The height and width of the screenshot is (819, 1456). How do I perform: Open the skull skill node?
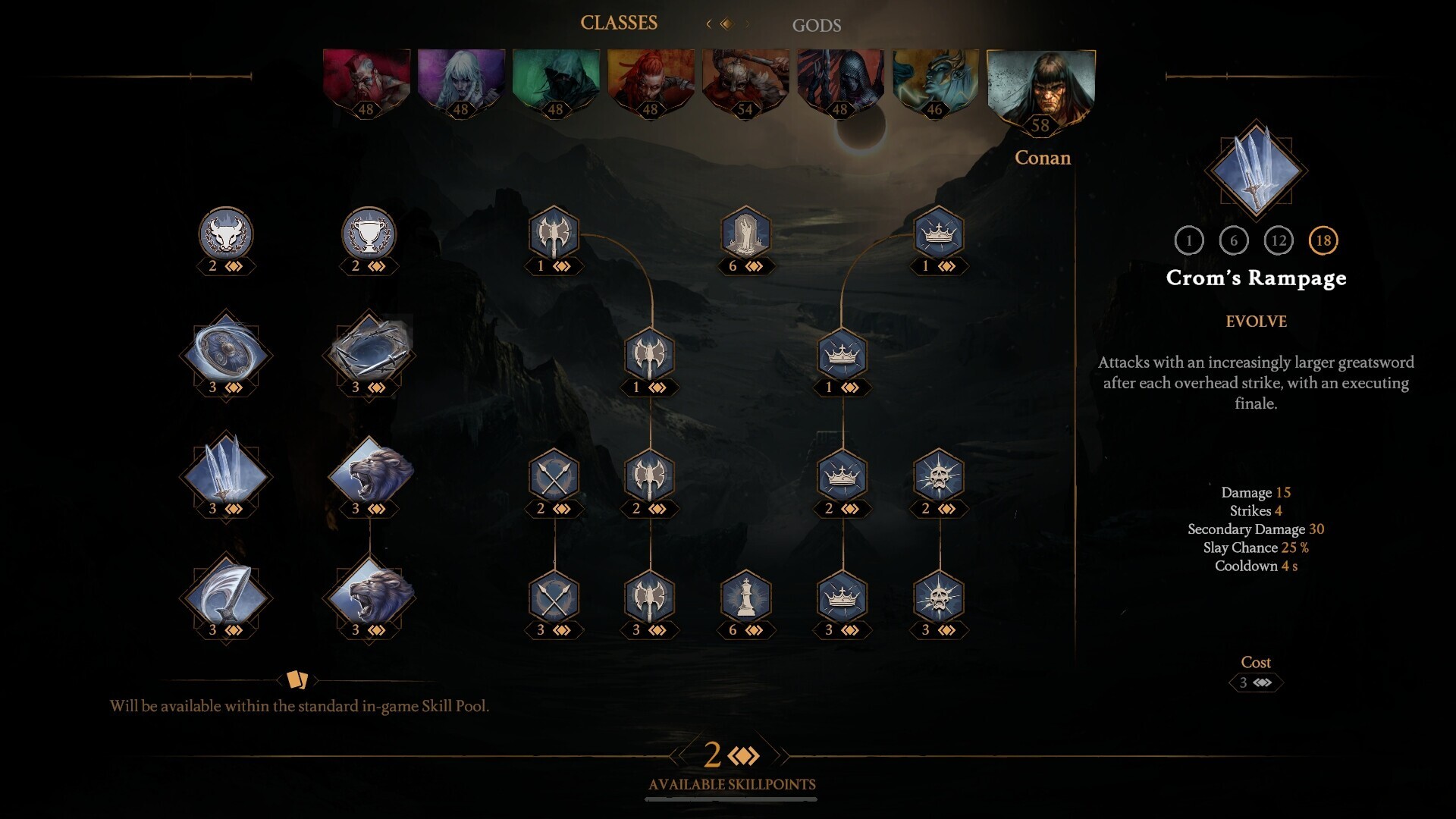(940, 478)
